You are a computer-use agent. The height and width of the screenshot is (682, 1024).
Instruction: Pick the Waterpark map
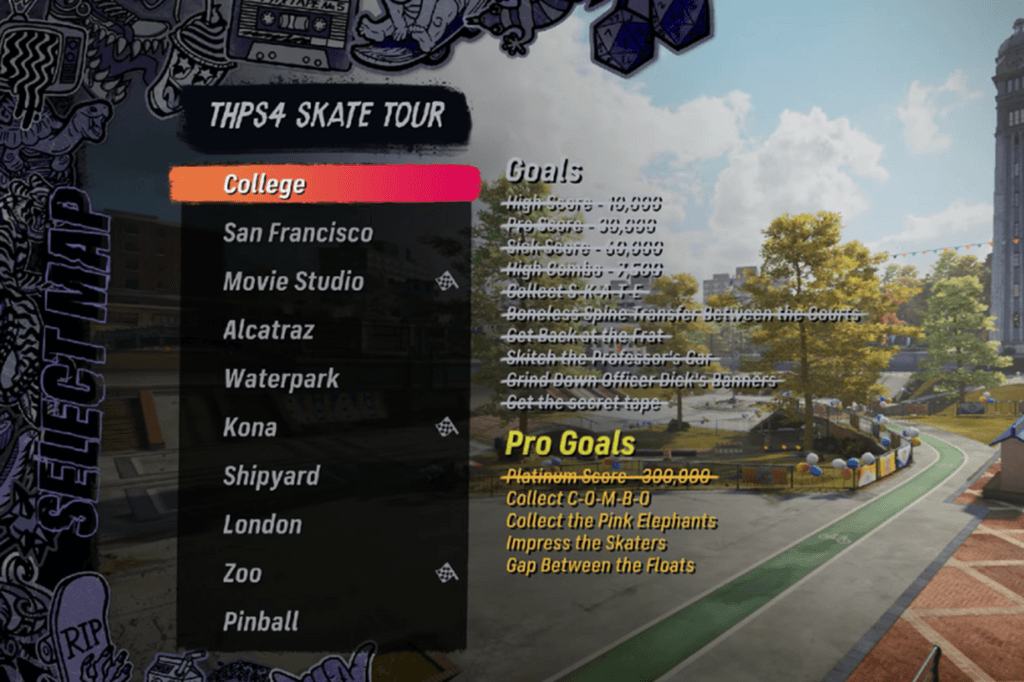pos(281,379)
